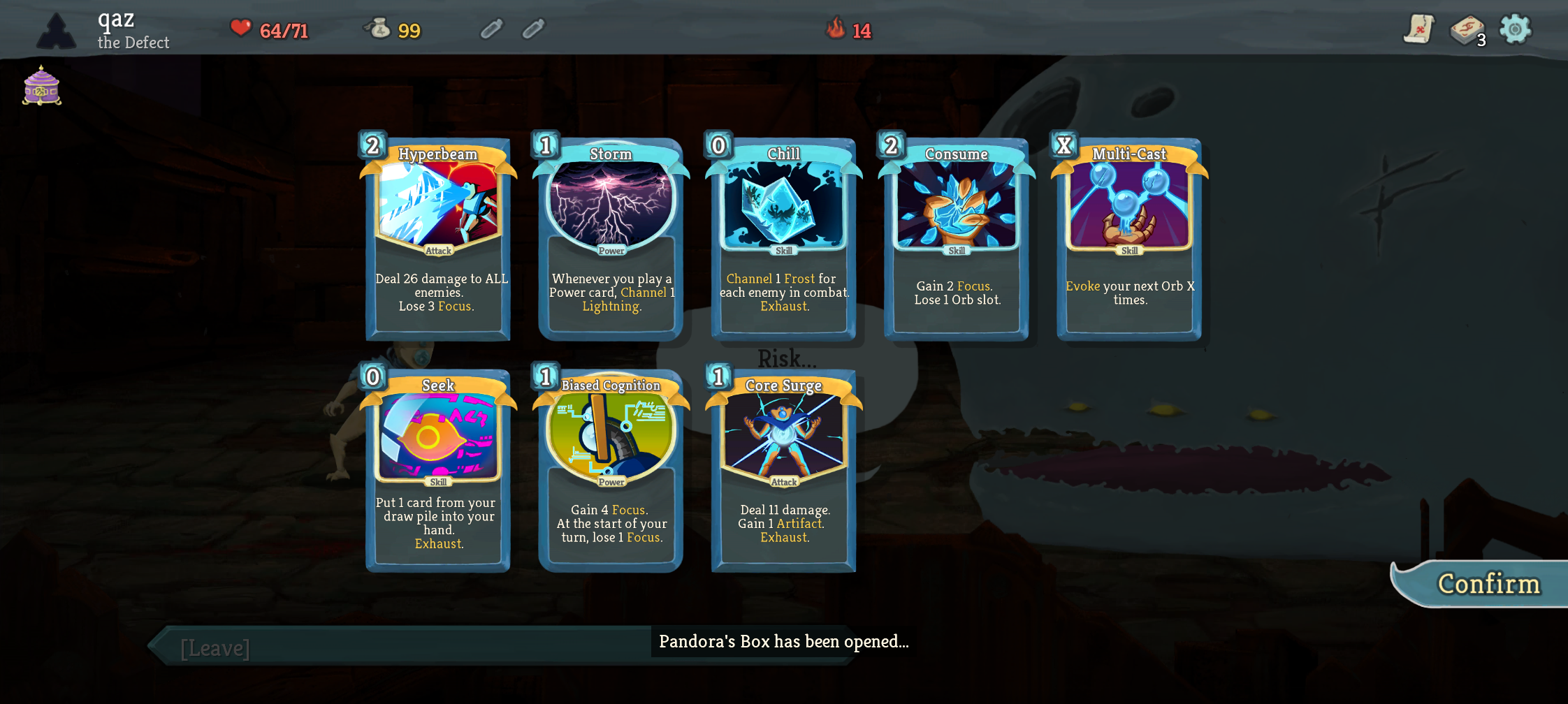Screen dimensions: 1568x704
Task: Pick the Storm power card
Action: (610, 237)
